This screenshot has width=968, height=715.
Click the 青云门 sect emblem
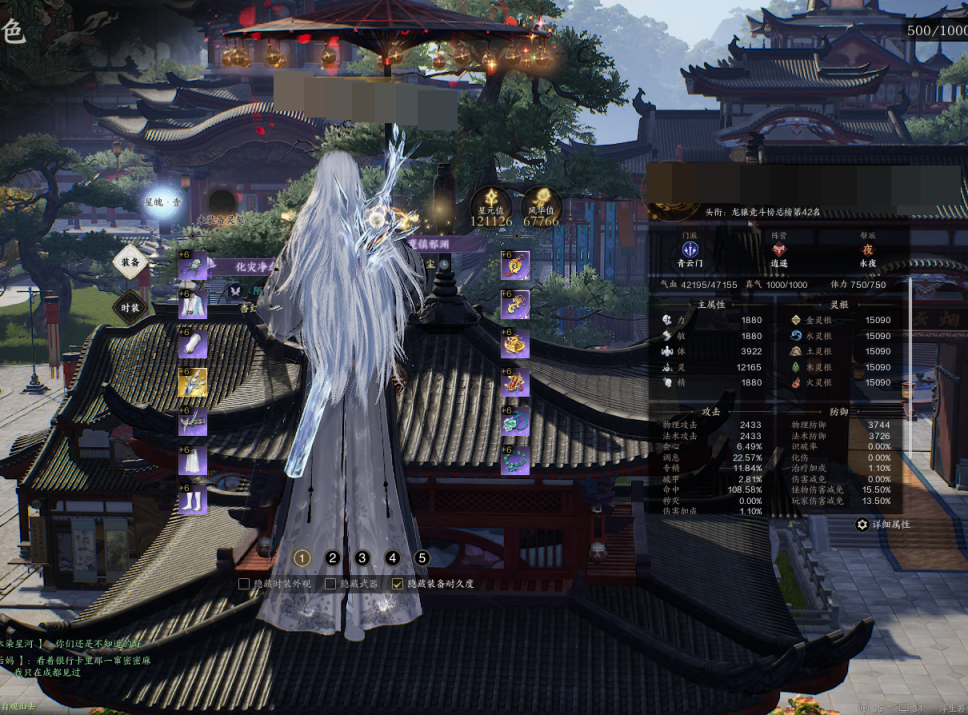point(689,250)
